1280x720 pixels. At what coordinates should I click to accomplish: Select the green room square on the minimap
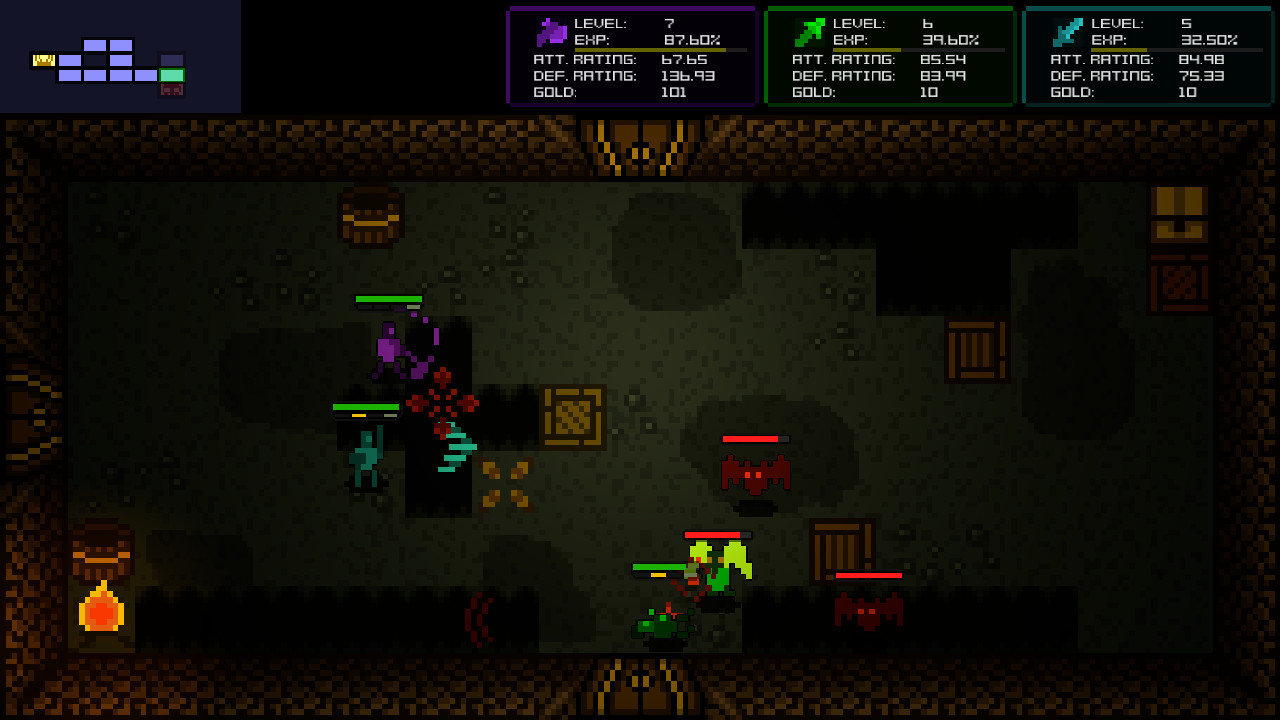coord(172,75)
